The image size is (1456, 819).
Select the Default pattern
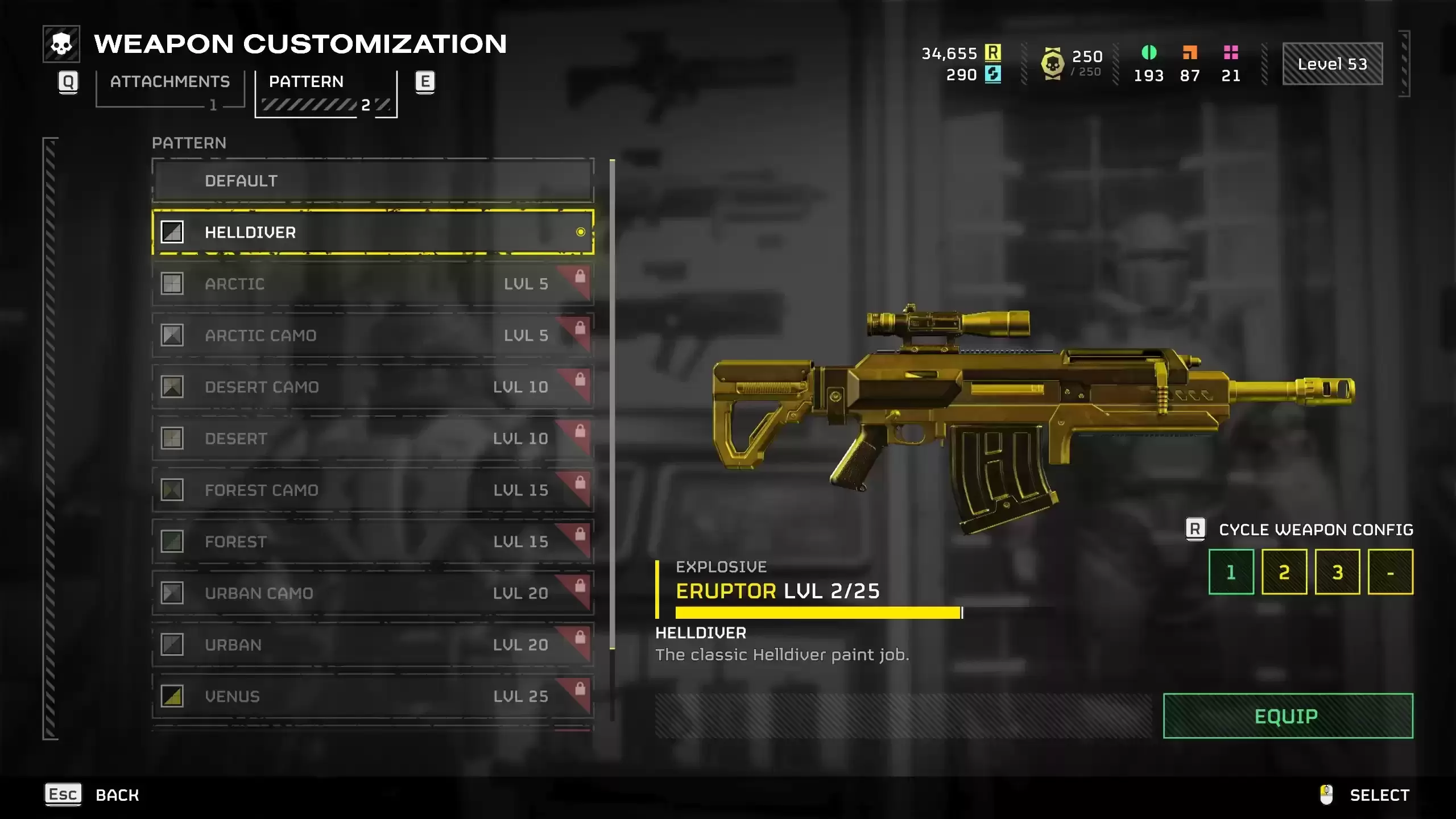pyautogui.click(x=373, y=181)
